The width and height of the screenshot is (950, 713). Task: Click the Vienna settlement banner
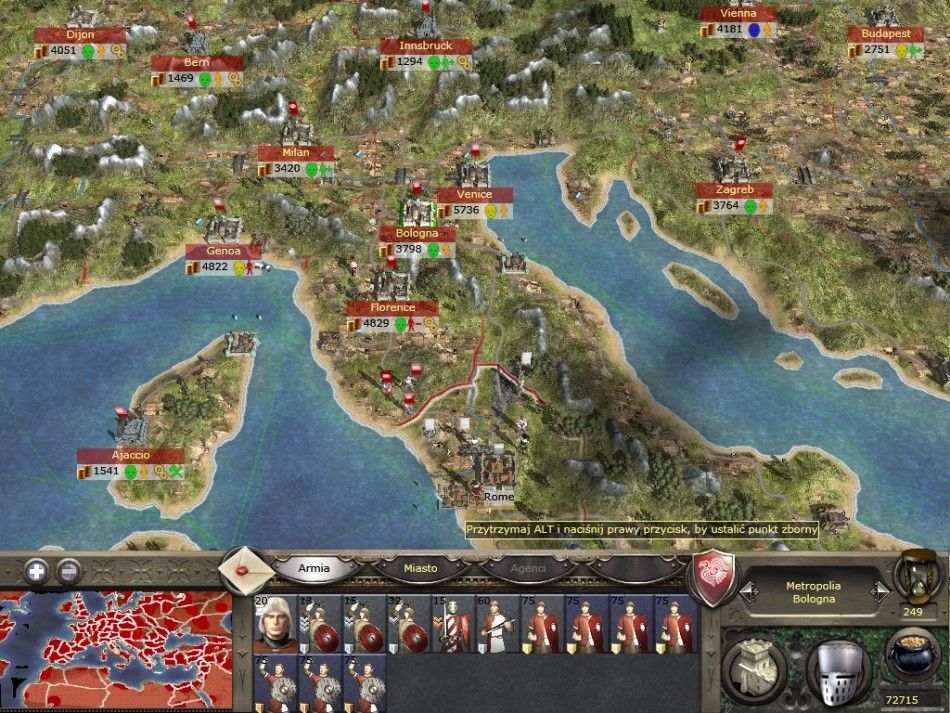[x=738, y=14]
